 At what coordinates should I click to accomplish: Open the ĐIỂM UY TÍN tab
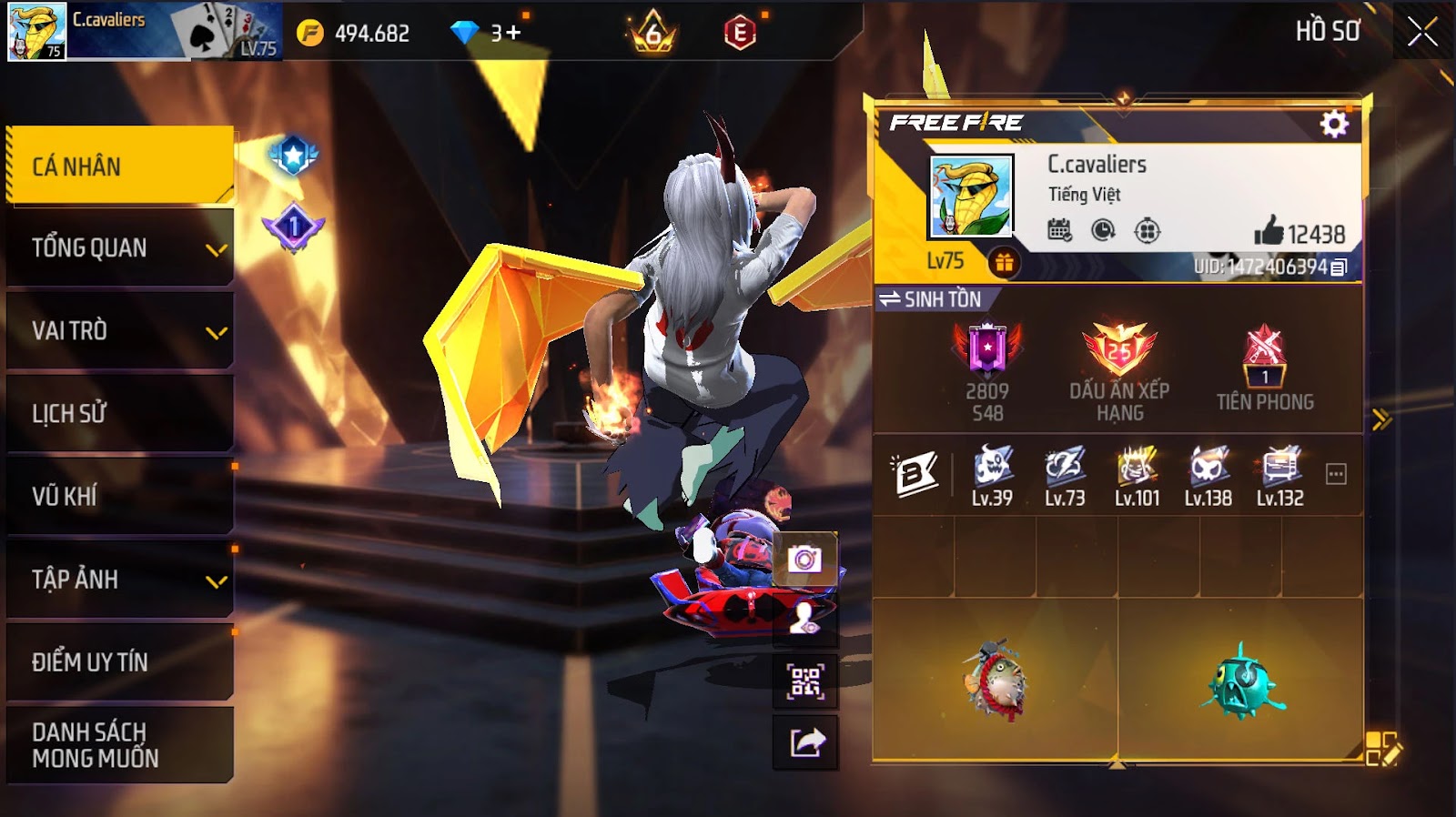coord(118,662)
